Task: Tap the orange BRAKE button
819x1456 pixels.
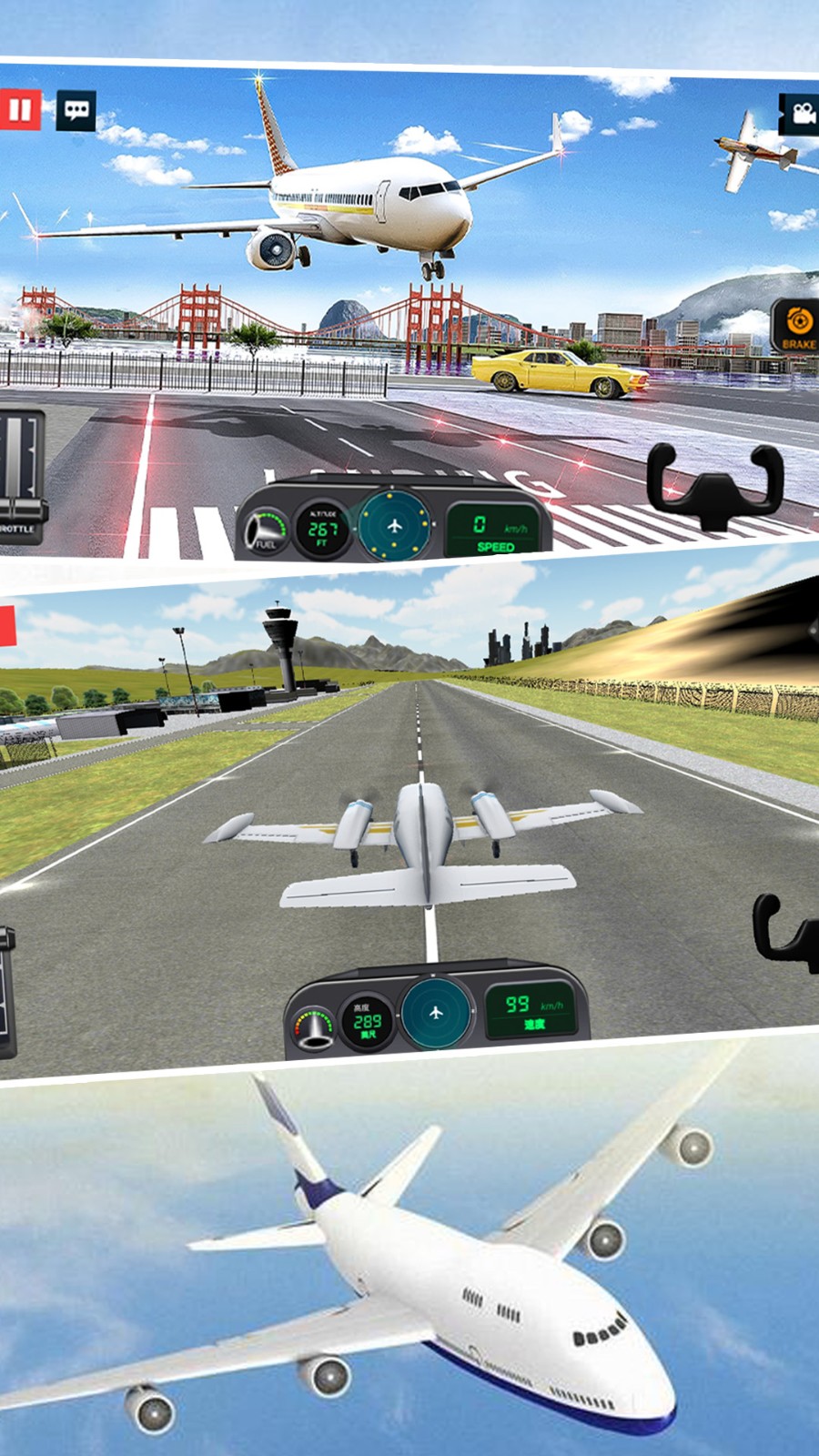Action: (x=797, y=326)
